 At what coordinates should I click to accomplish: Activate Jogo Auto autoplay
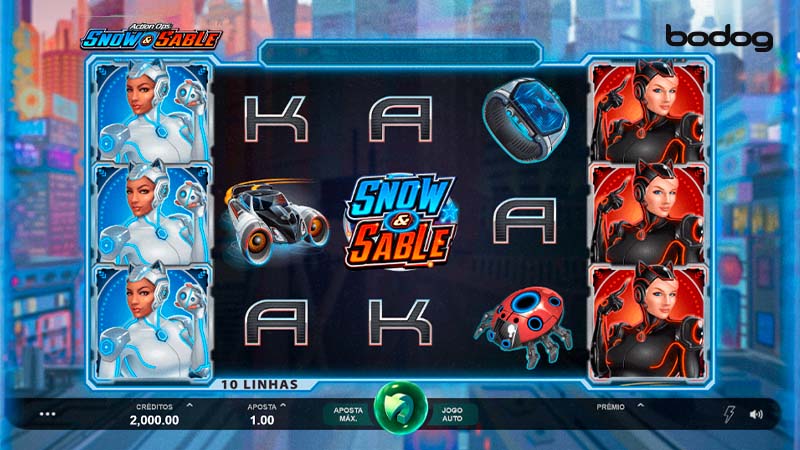coord(453,412)
